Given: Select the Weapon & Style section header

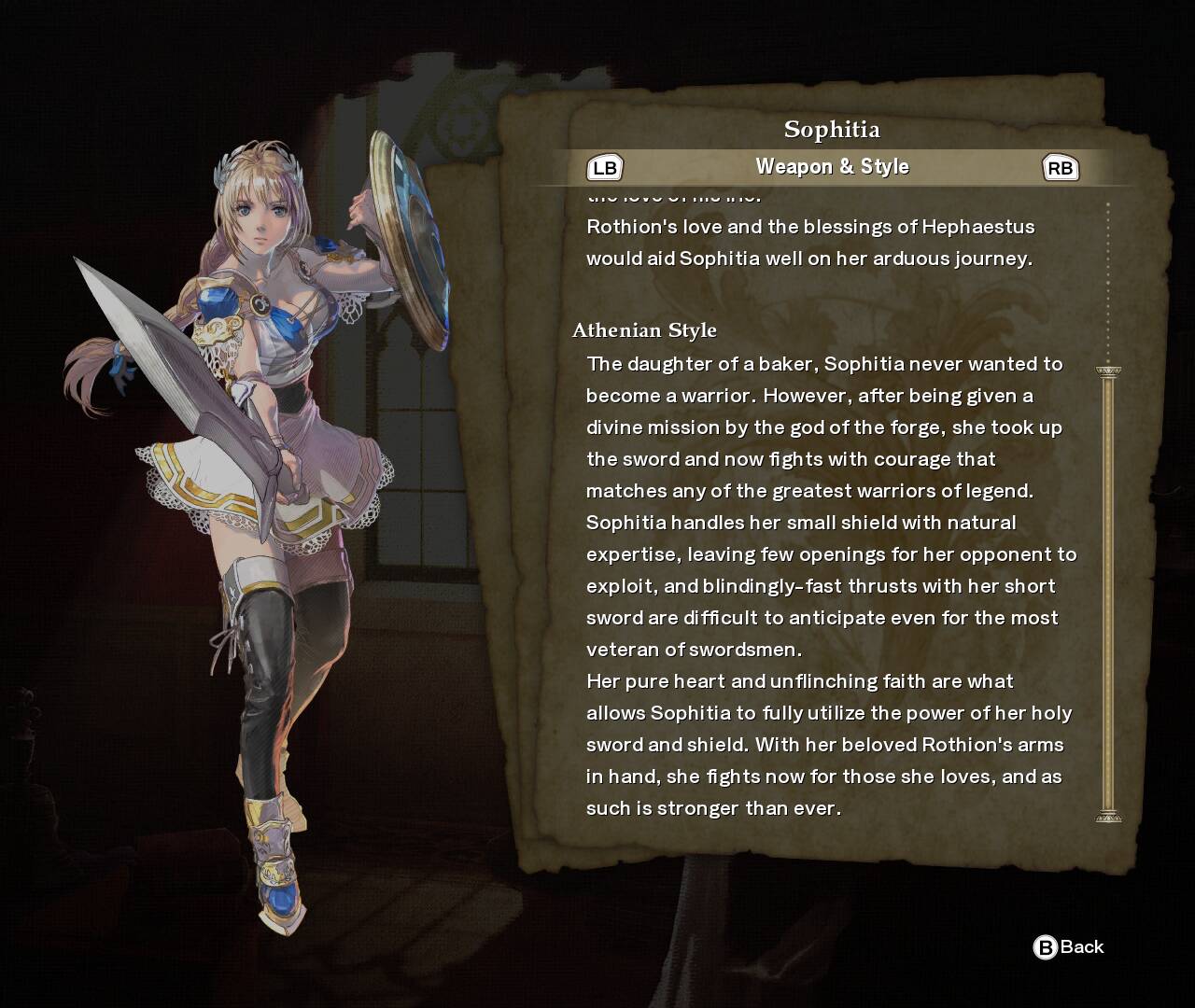Looking at the screenshot, I should click(832, 167).
